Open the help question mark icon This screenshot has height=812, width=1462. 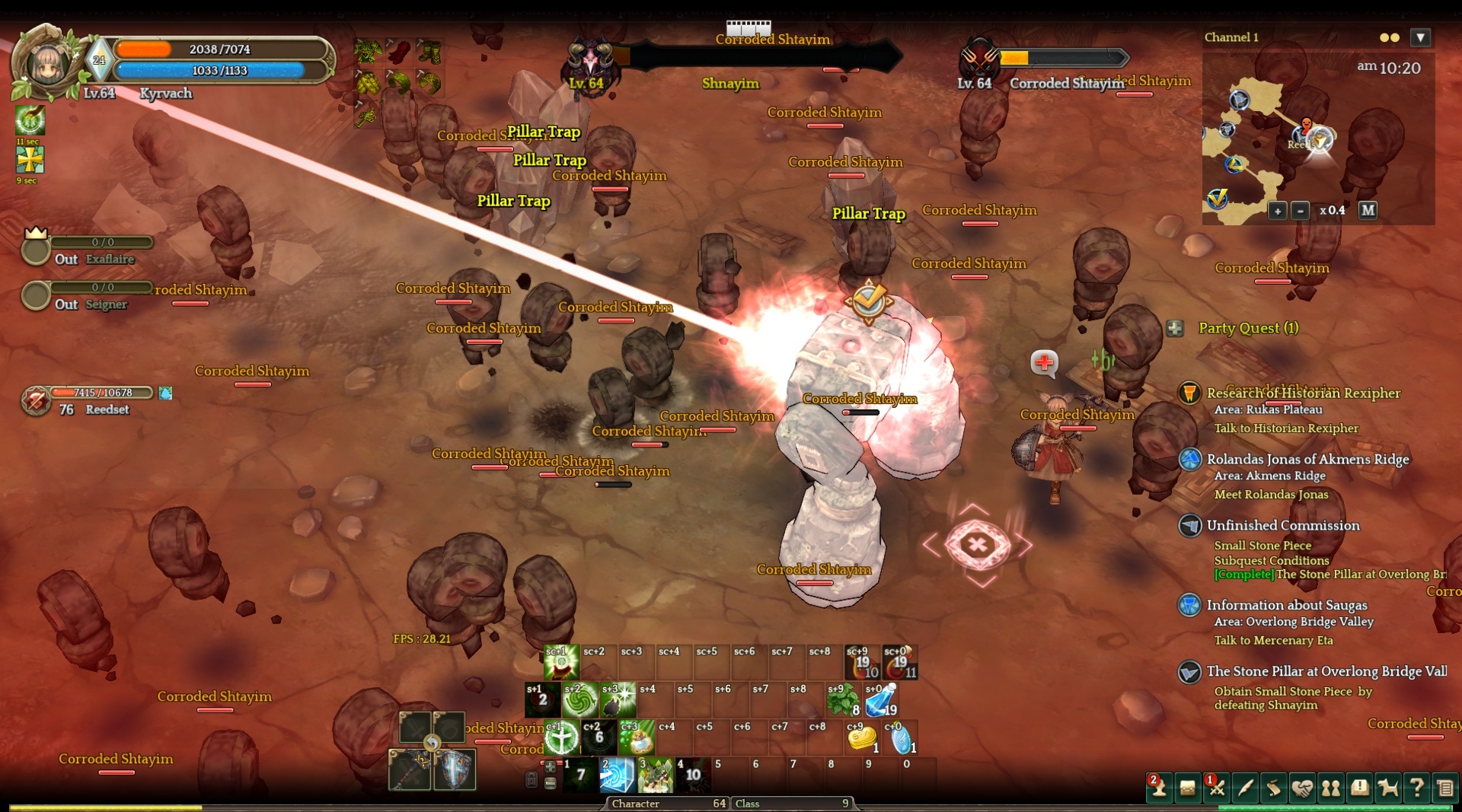point(1416,788)
